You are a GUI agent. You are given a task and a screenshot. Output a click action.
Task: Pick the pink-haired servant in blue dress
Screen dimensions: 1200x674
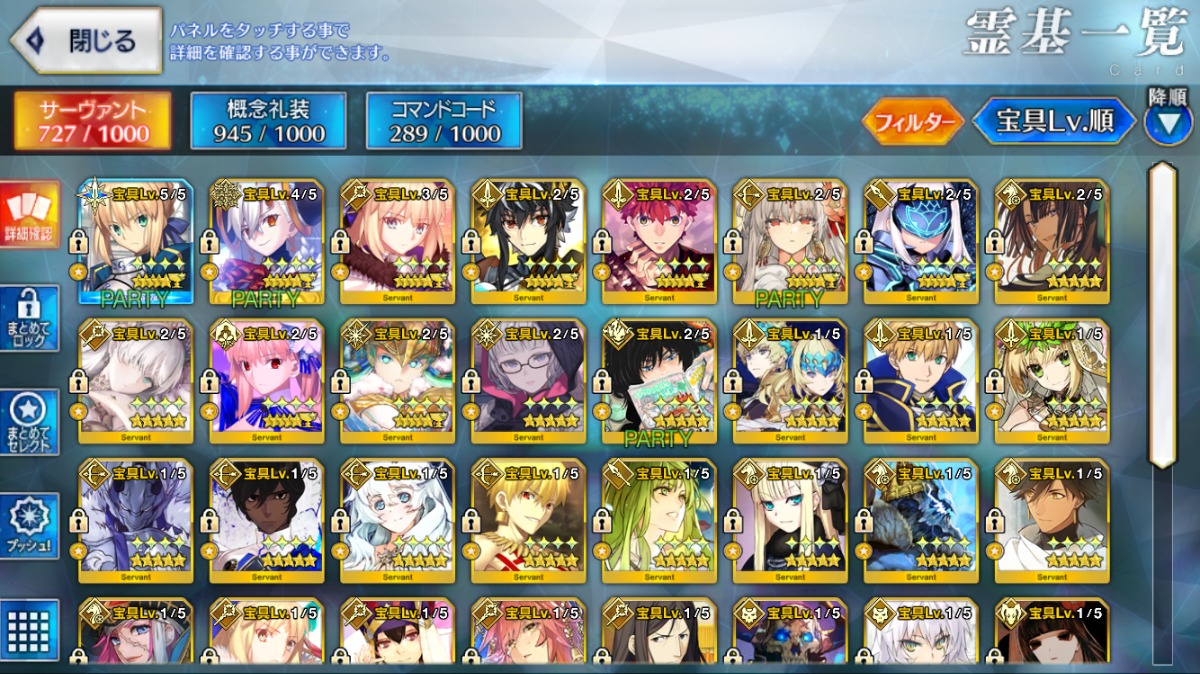coord(267,380)
